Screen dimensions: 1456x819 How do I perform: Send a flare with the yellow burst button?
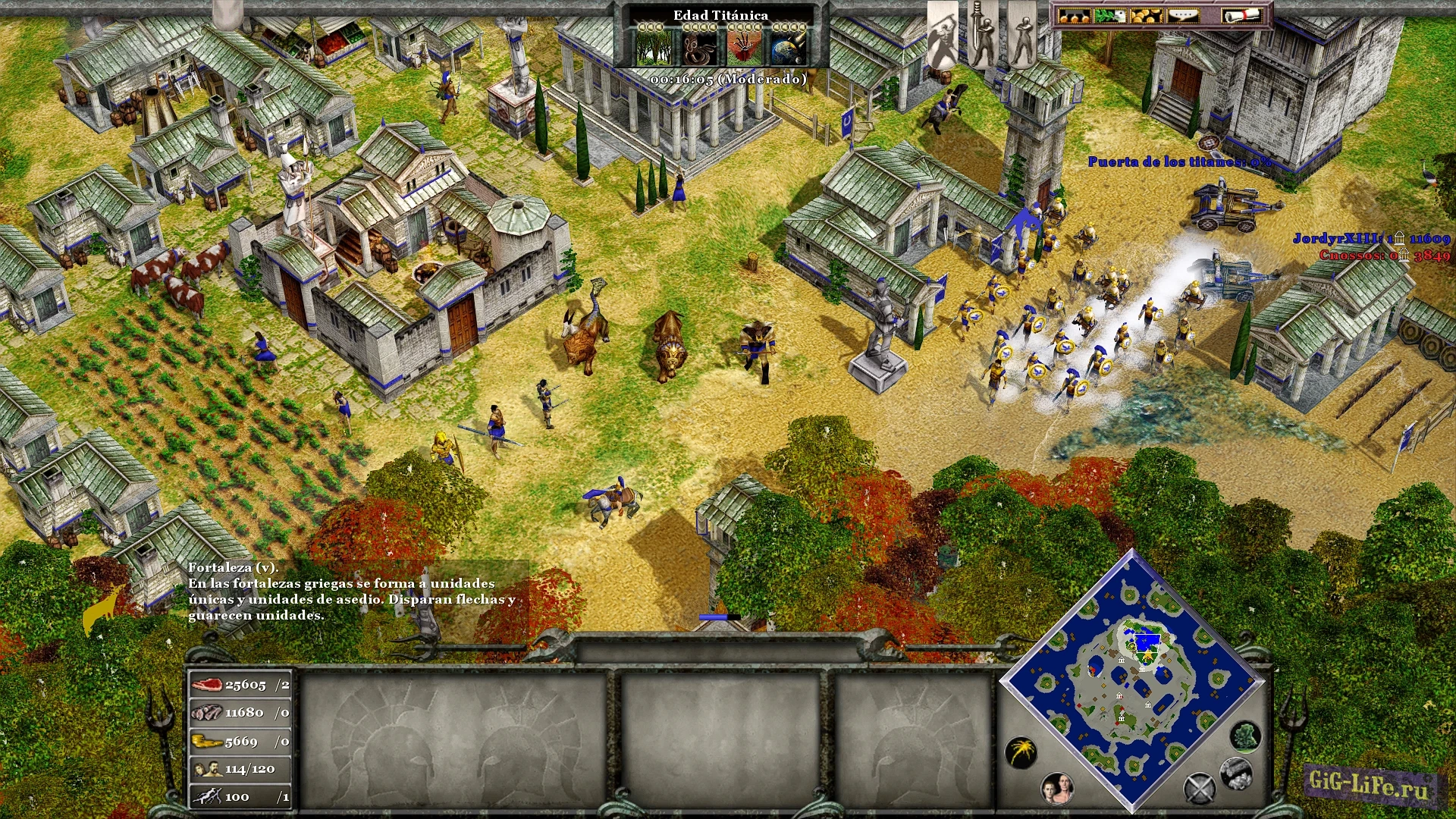point(1021,752)
